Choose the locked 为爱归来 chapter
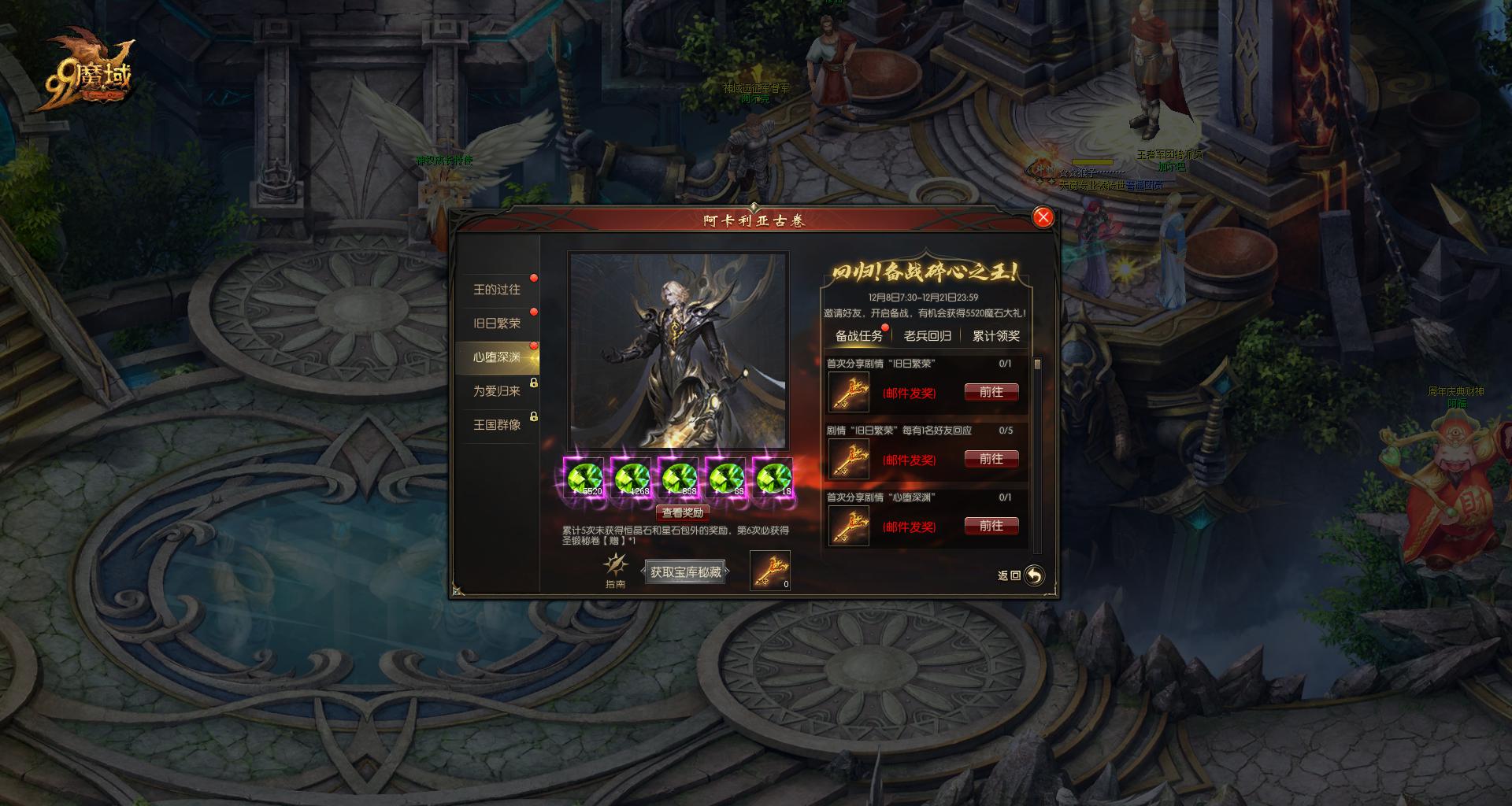Viewport: 1512px width, 806px height. [497, 391]
